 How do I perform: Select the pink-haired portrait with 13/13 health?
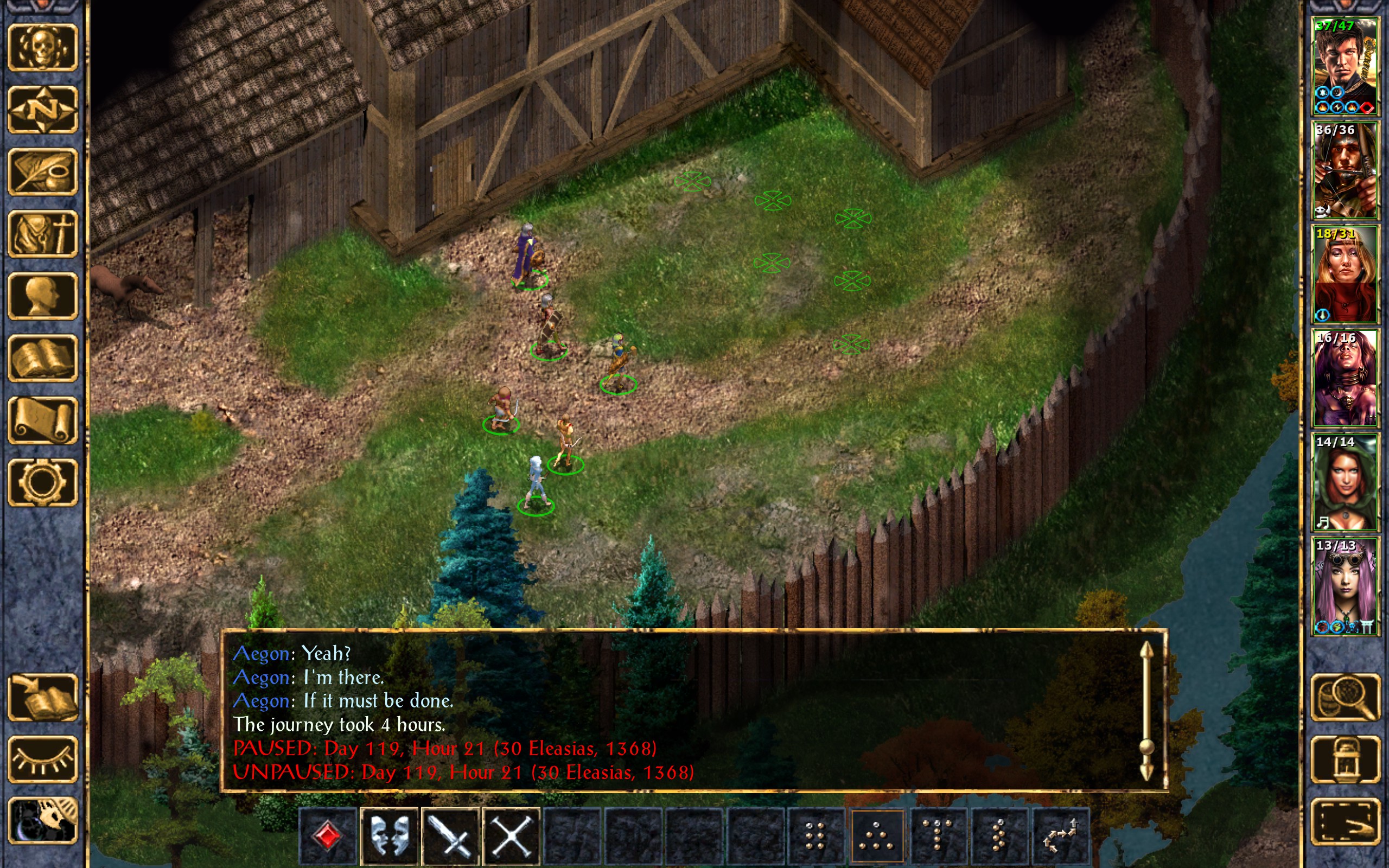[x=1345, y=586]
